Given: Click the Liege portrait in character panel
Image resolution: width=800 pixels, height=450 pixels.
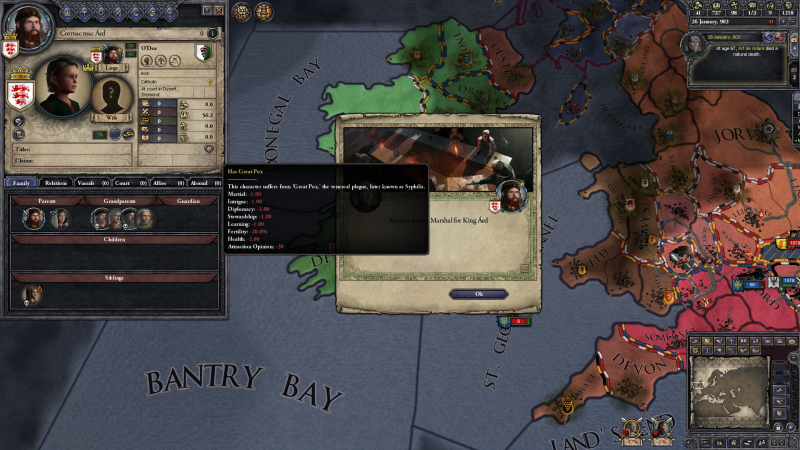Looking at the screenshot, I should tap(111, 54).
